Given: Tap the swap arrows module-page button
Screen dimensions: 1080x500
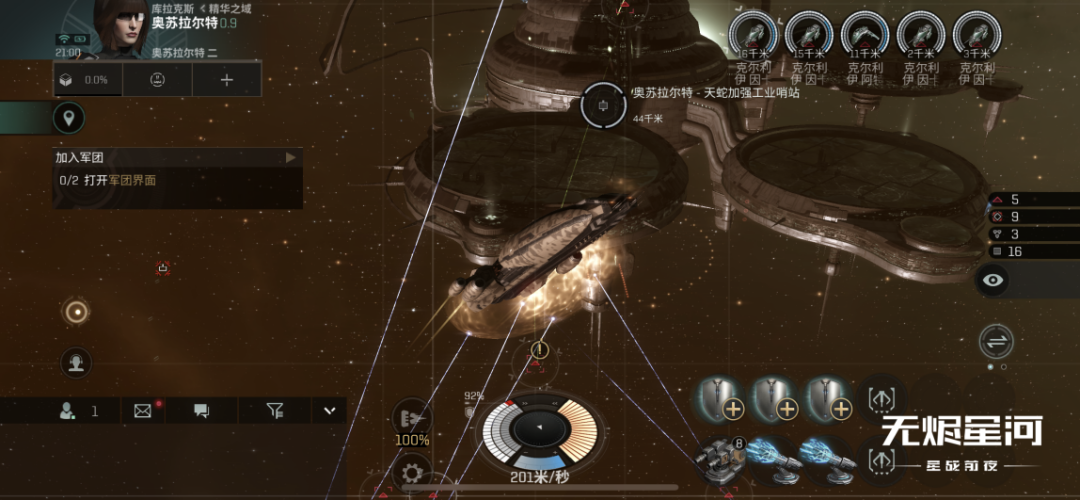Looking at the screenshot, I should point(996,341).
